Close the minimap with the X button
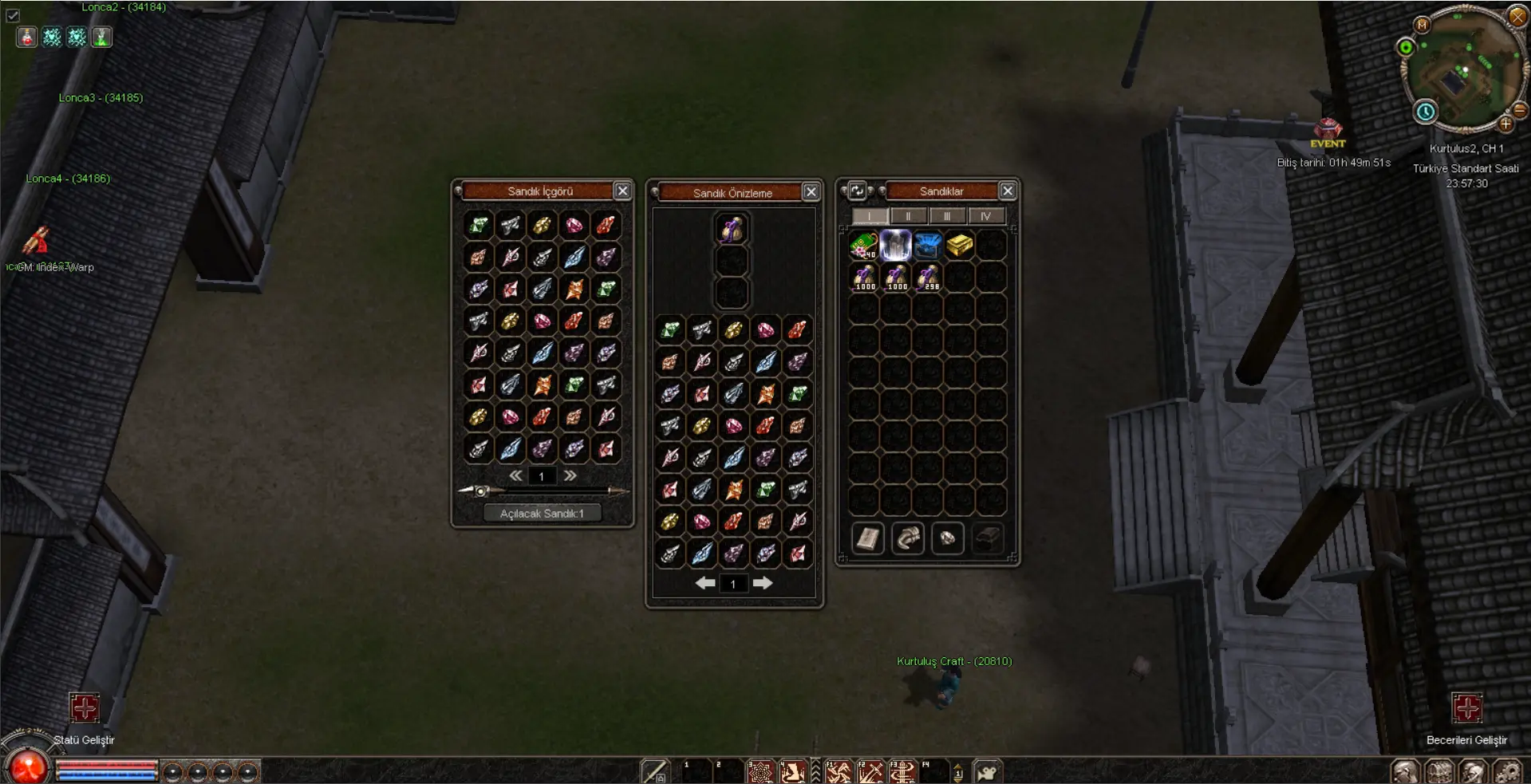The width and height of the screenshot is (1531, 784). pyautogui.click(x=1517, y=15)
